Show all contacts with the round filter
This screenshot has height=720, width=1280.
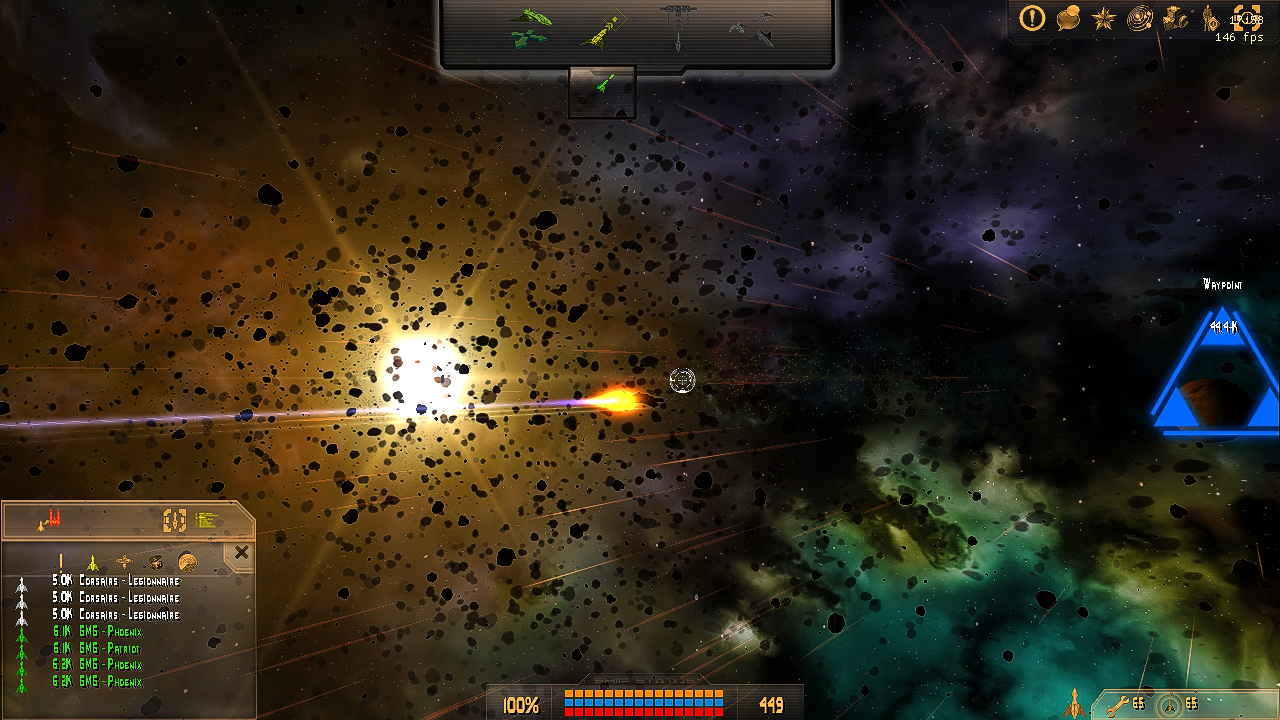[x=187, y=562]
